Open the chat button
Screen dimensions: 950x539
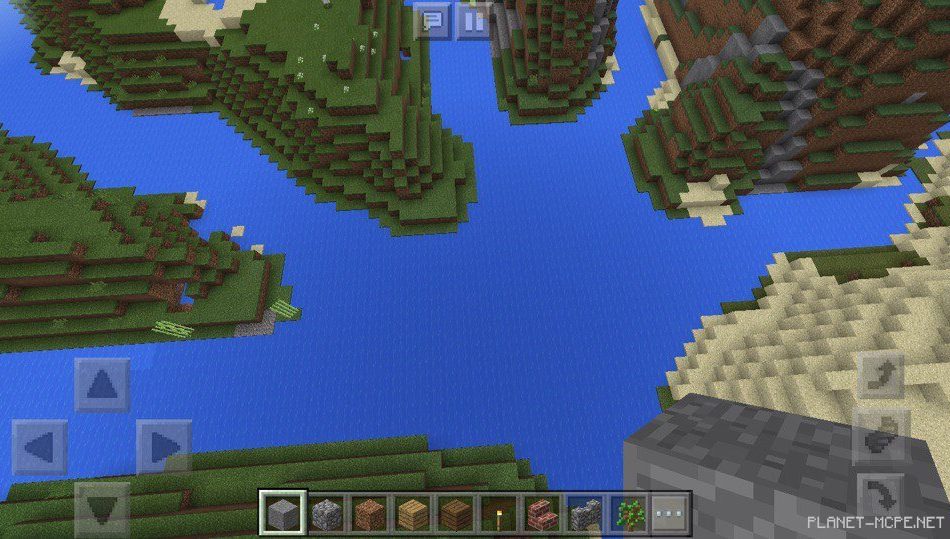433,21
